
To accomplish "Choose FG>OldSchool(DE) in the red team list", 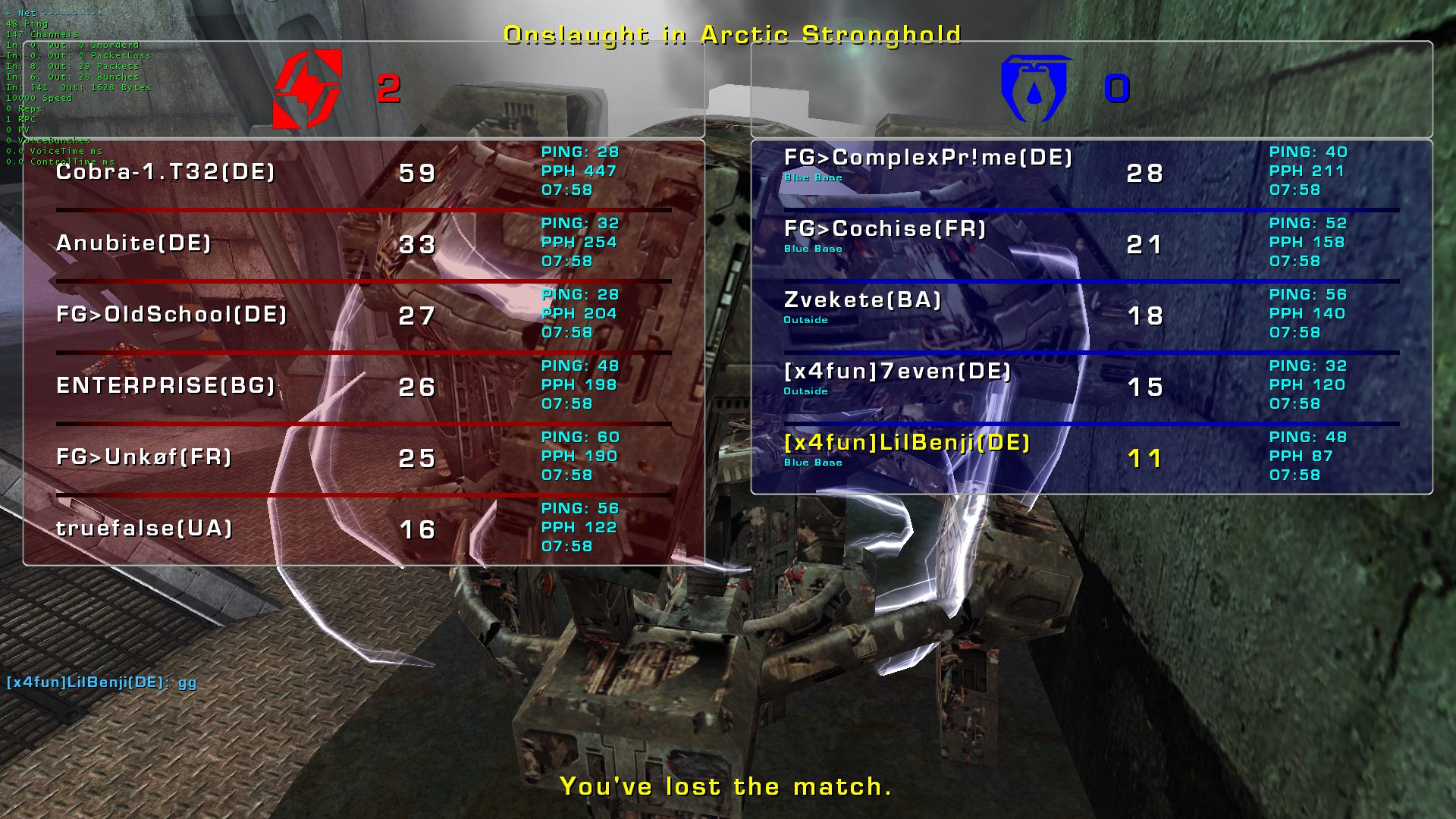I will click(x=171, y=315).
